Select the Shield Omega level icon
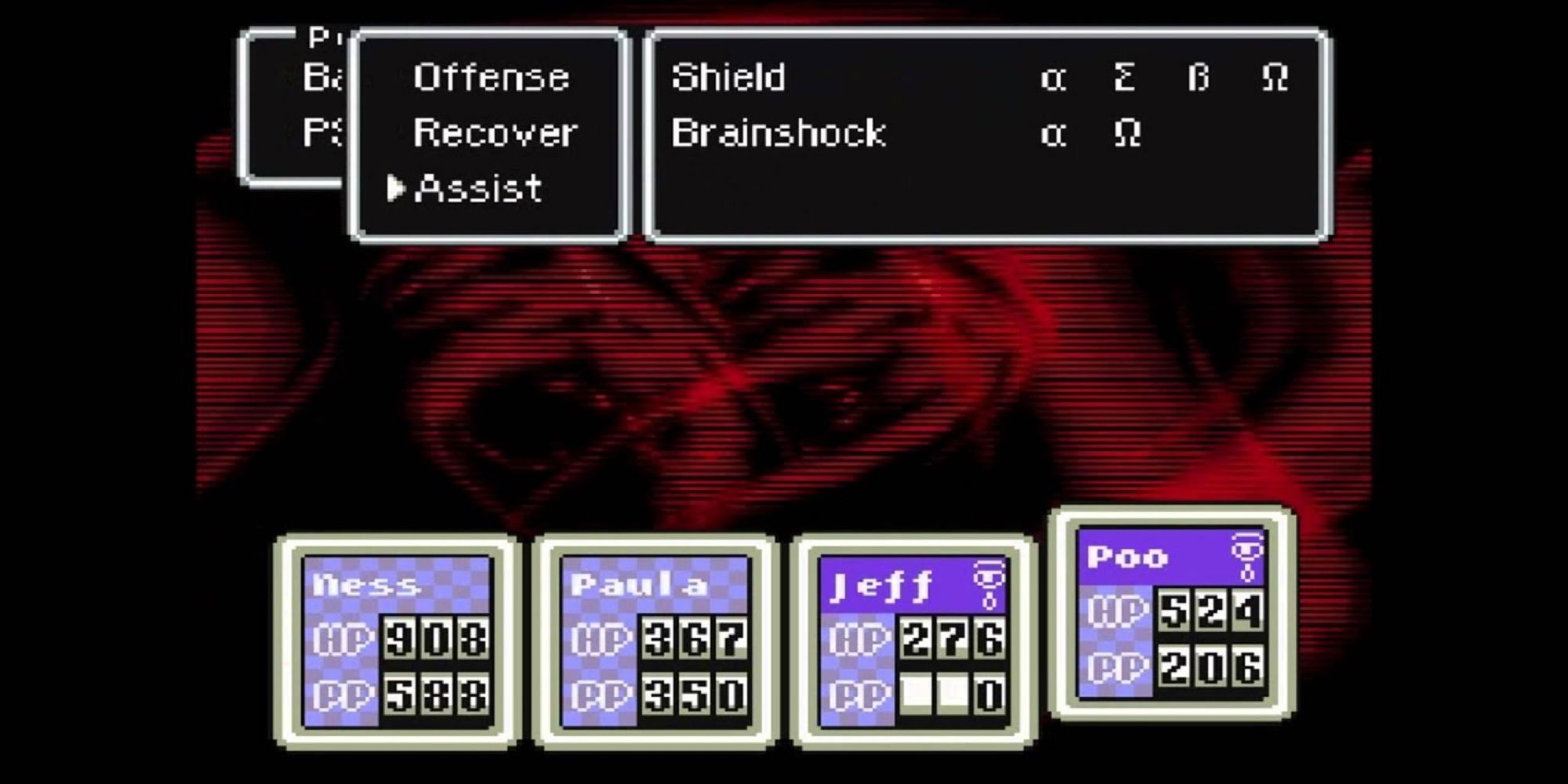Viewport: 1568px width, 784px height. click(1276, 77)
